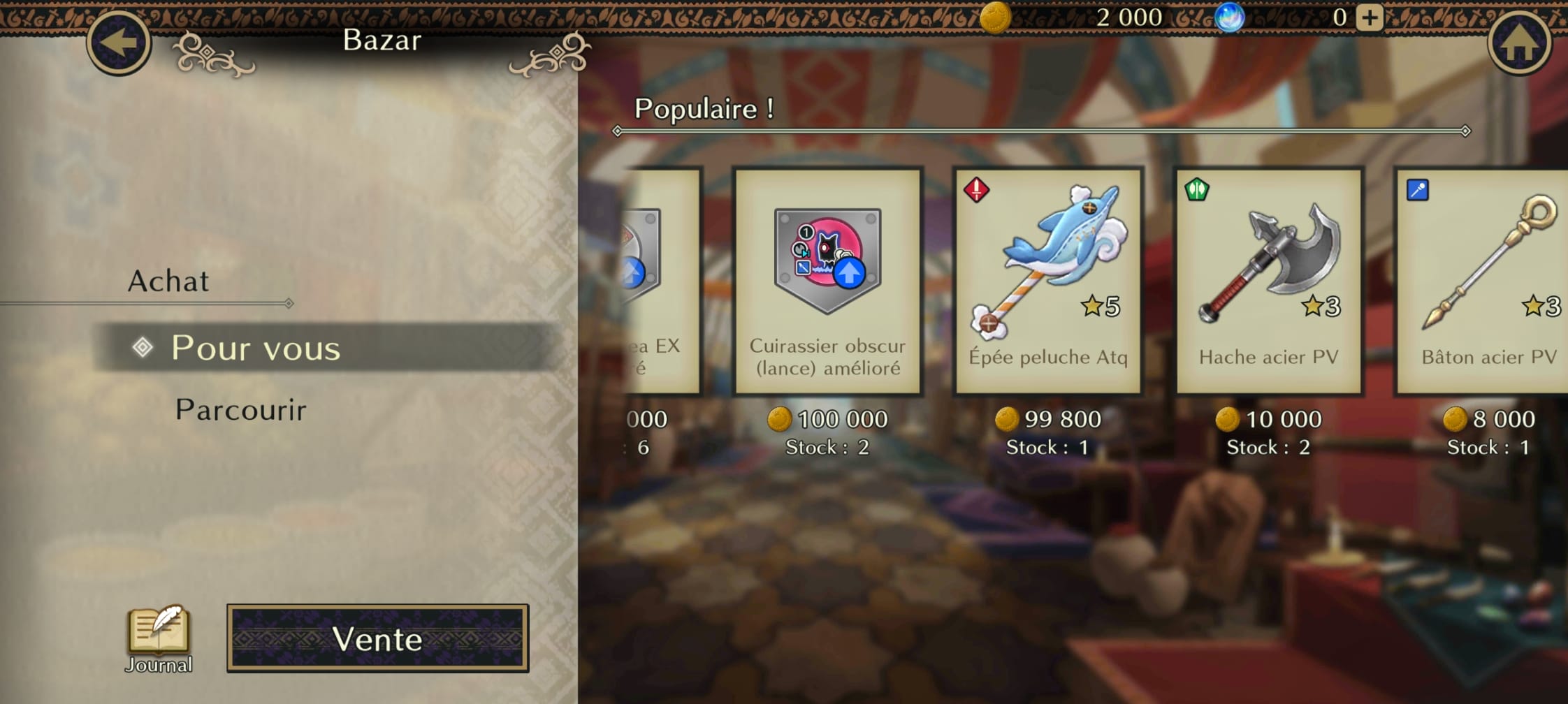
Task: Select the Pour vous category
Action: pos(256,348)
